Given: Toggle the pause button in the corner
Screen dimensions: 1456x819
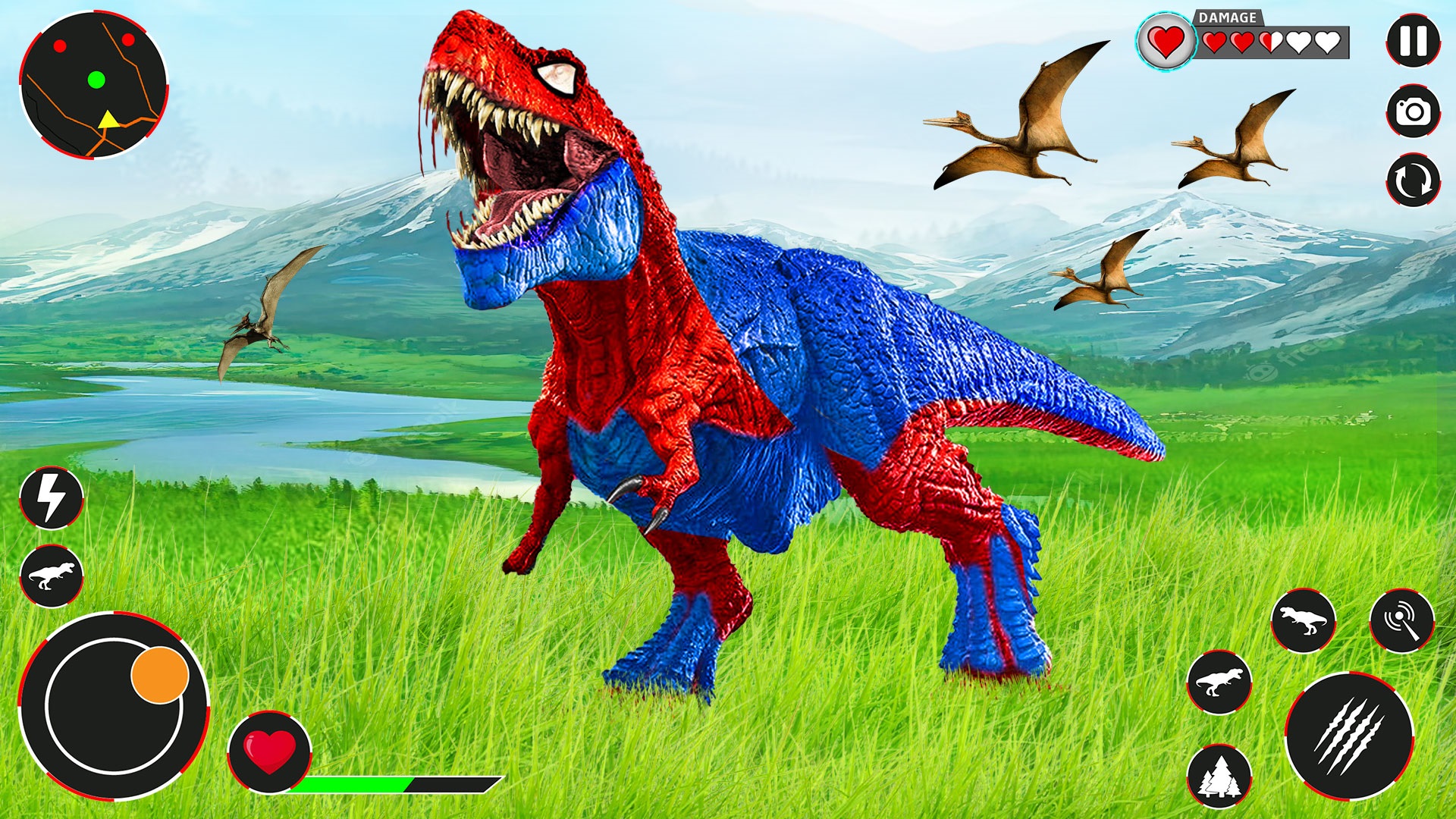Looking at the screenshot, I should (x=1412, y=38).
